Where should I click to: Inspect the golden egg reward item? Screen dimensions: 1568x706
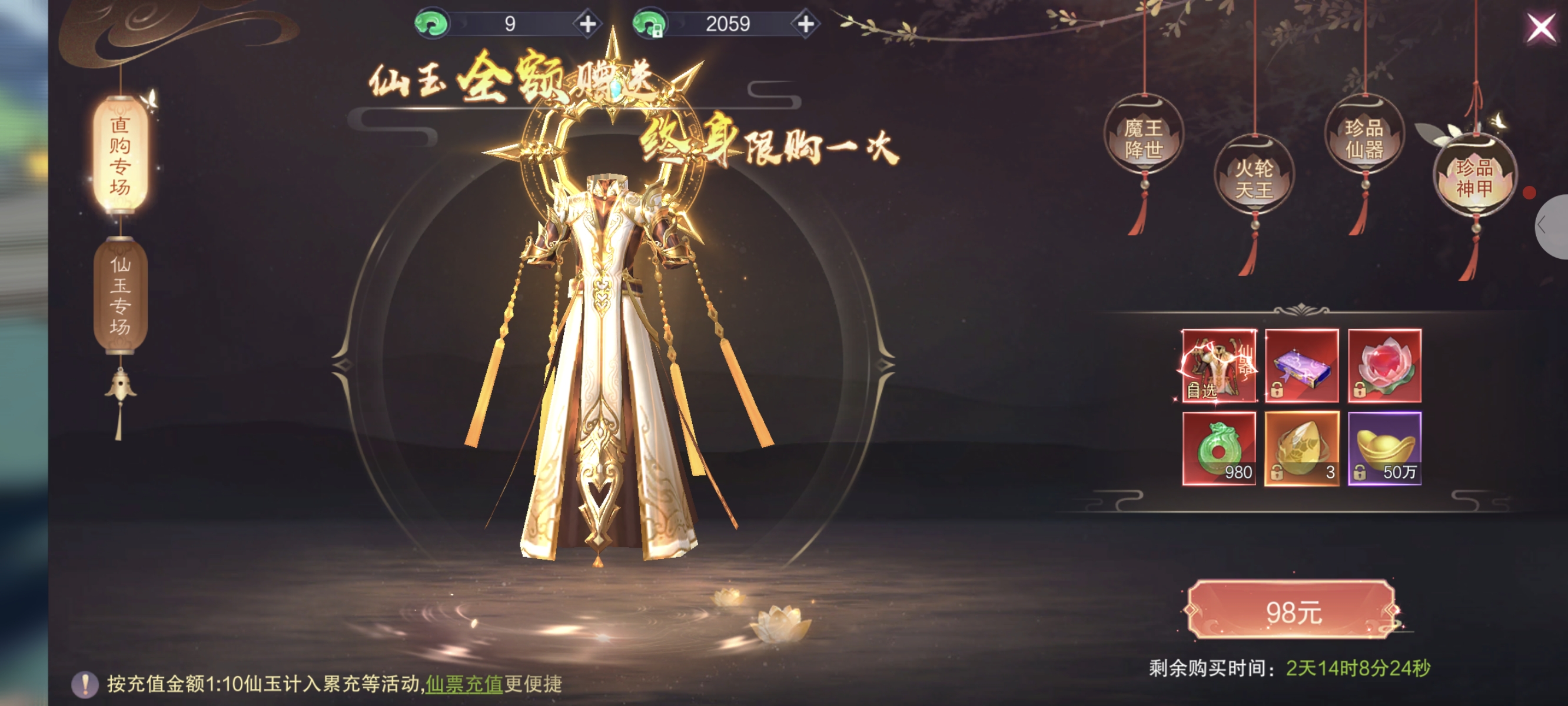(1301, 448)
